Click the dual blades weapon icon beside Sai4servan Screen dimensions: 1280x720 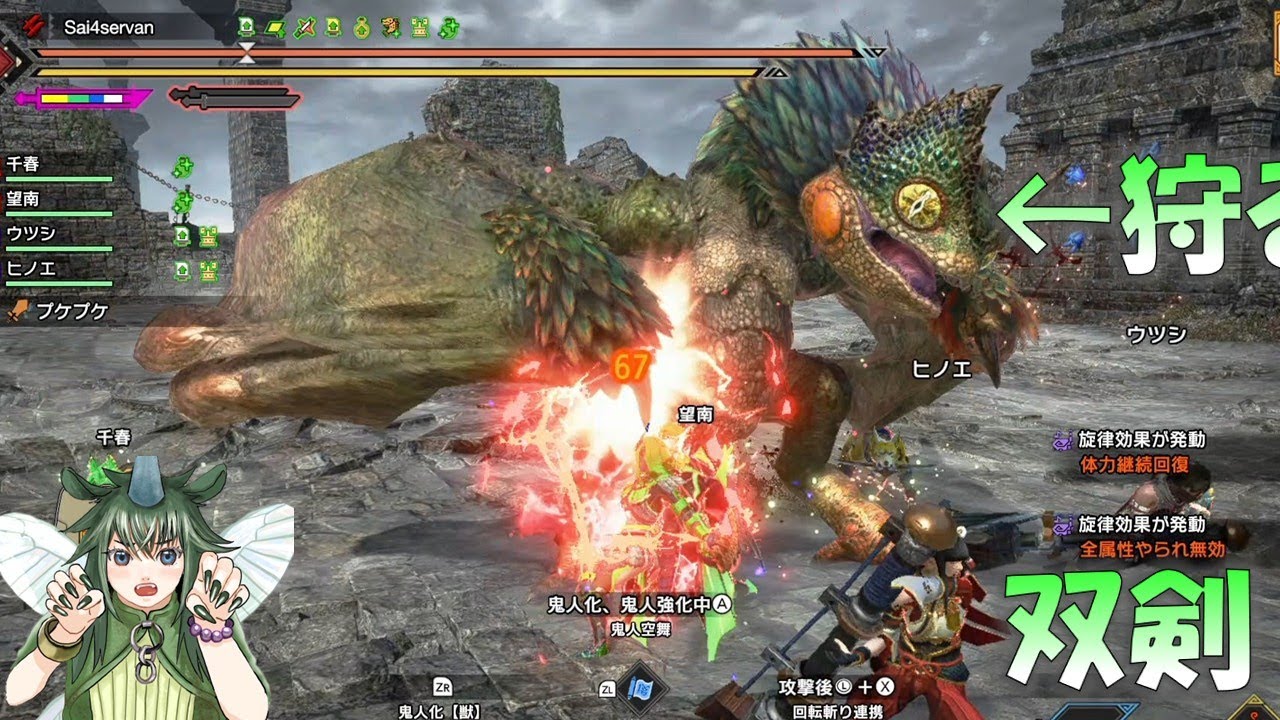(x=38, y=27)
